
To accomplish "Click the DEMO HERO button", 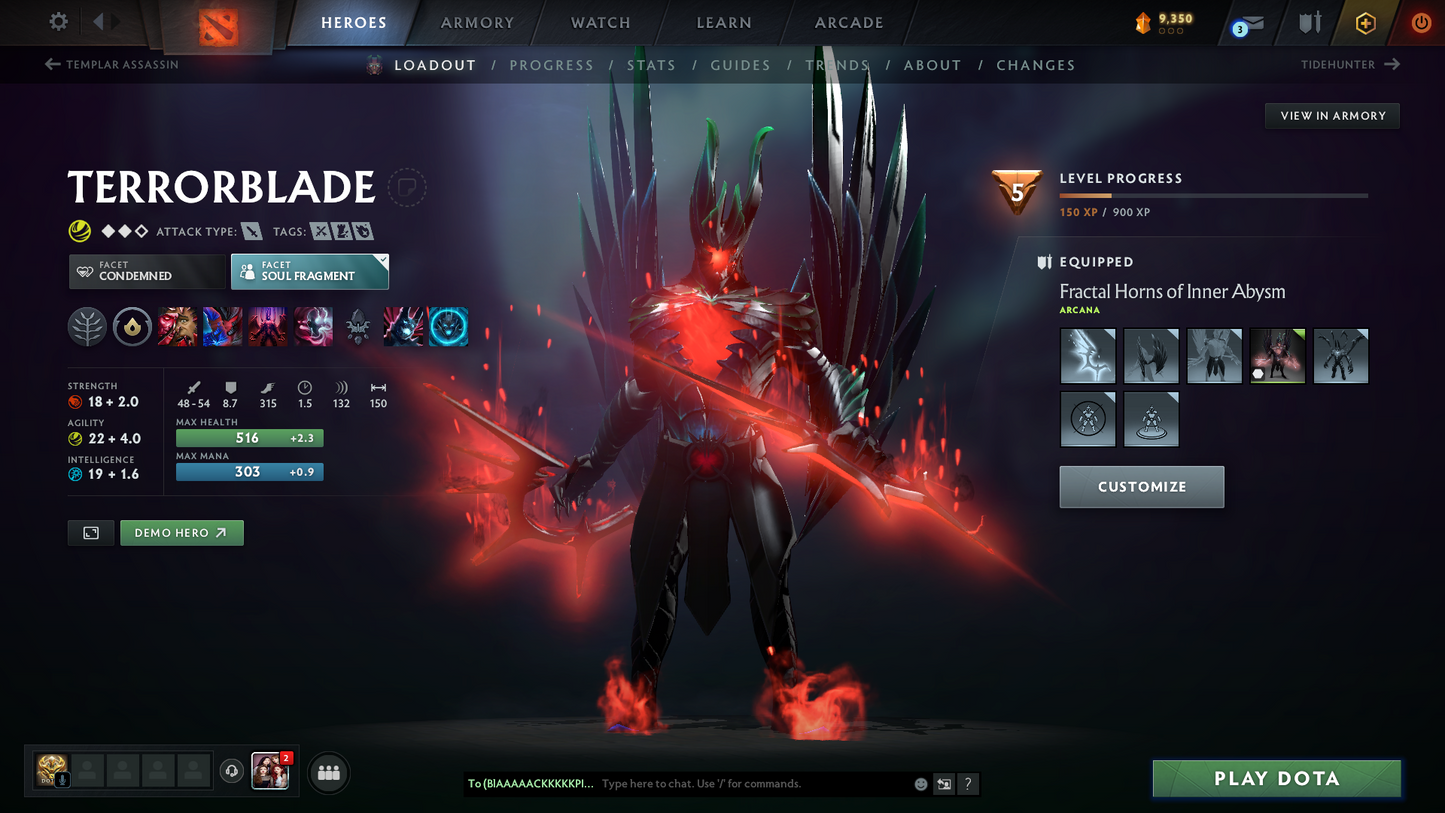I will (181, 532).
